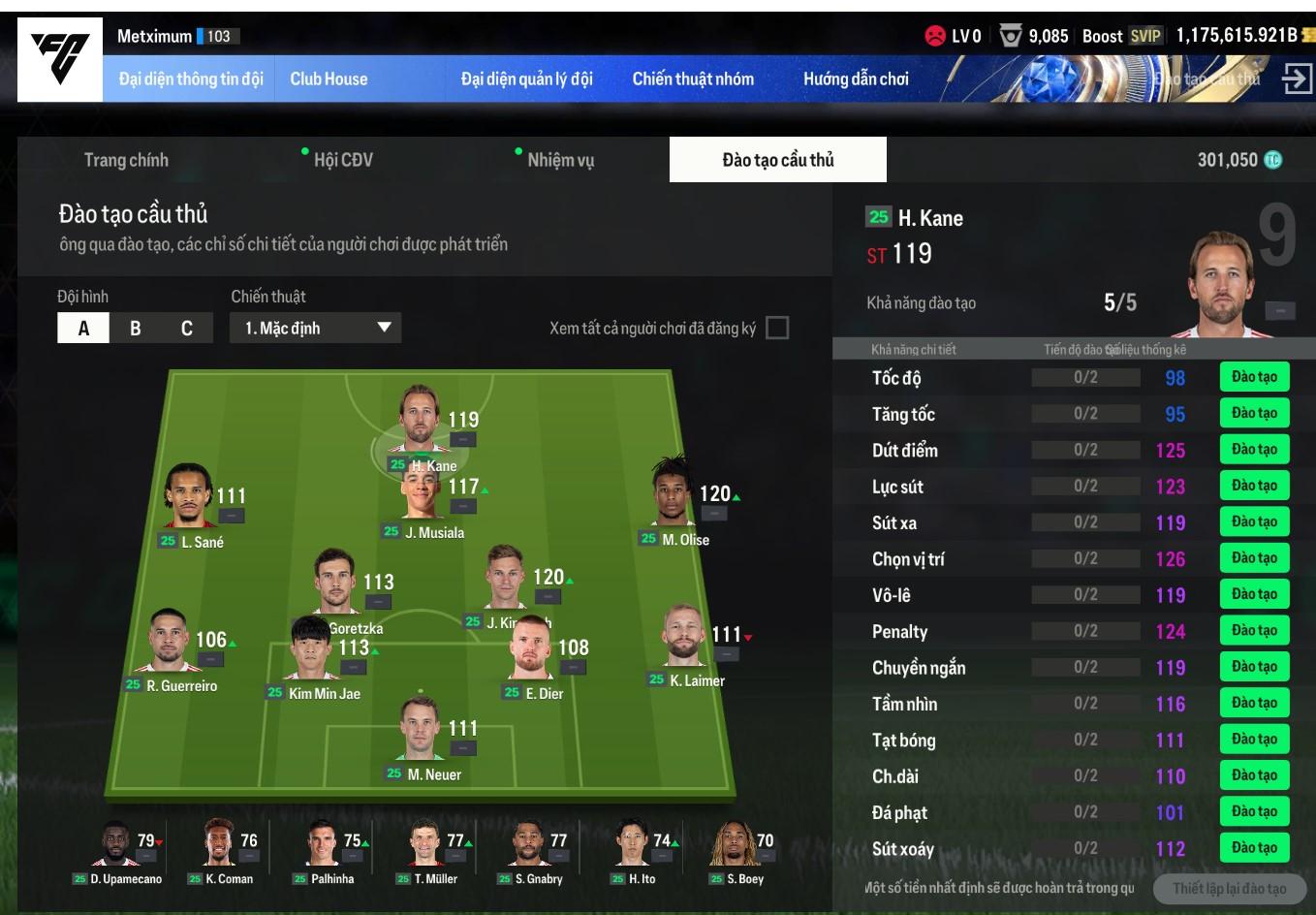The image size is (1316, 915).
Task: Switch to the Nhiệm vụ tab
Action: pyautogui.click(x=560, y=160)
